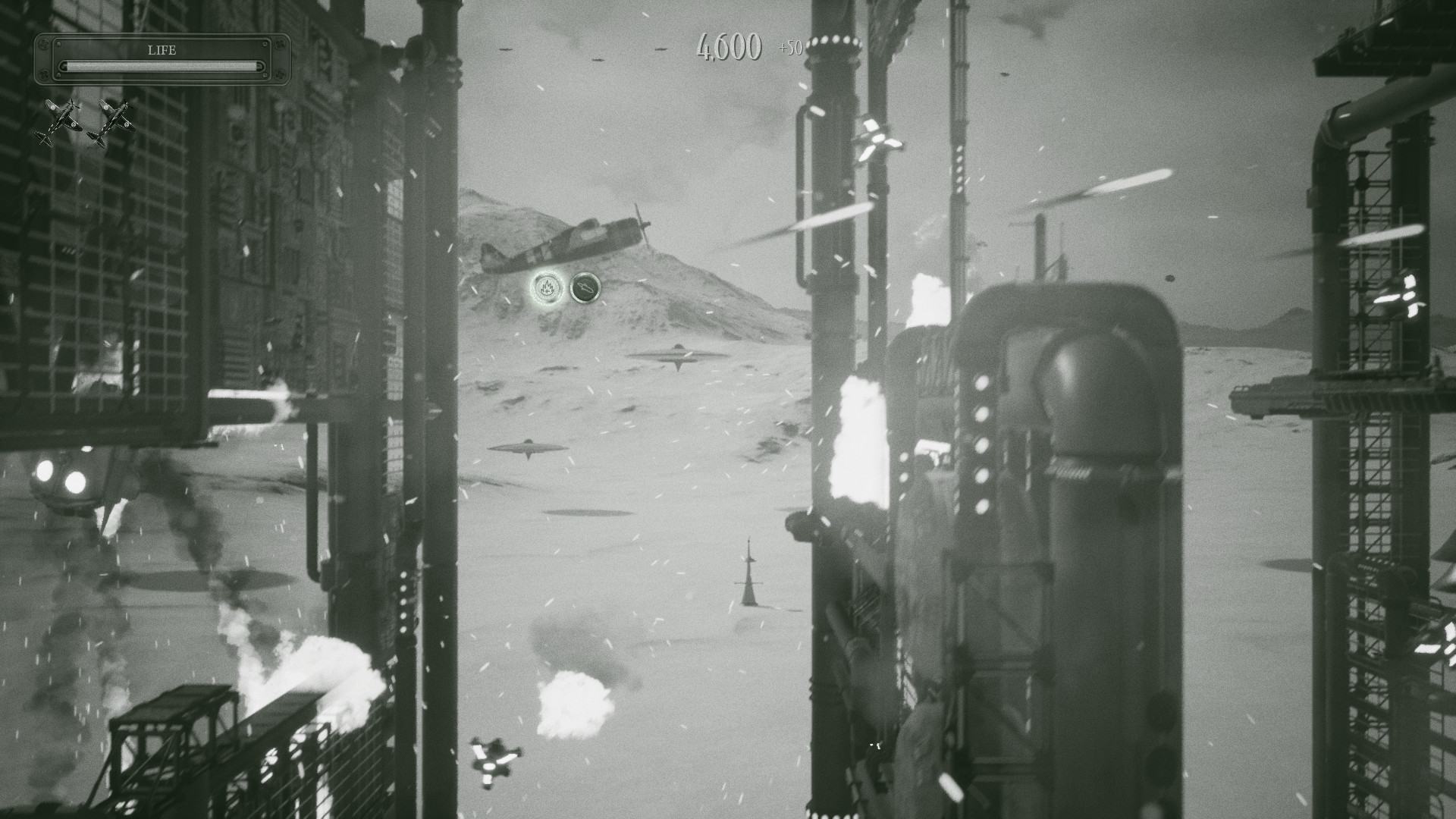
Task: Click the score reading 4,600
Action: 726,47
